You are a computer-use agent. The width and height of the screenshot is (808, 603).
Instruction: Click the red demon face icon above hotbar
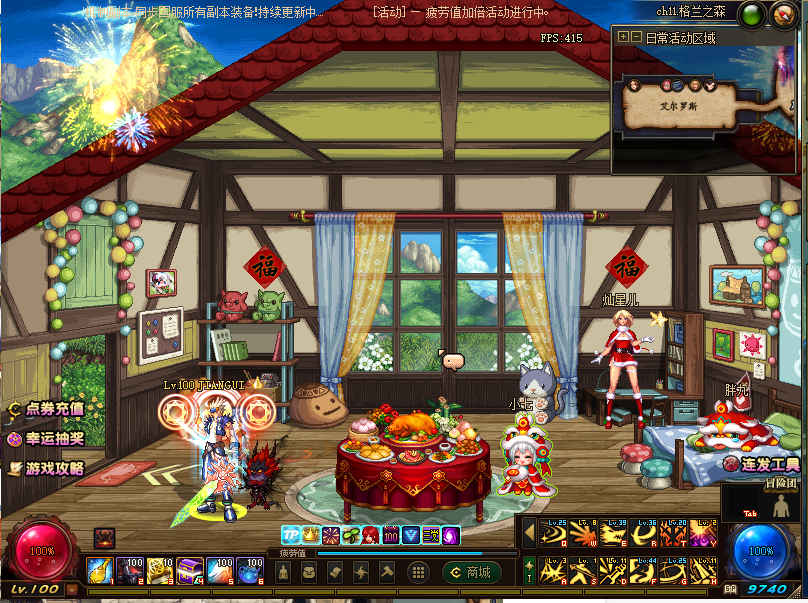pos(104,537)
